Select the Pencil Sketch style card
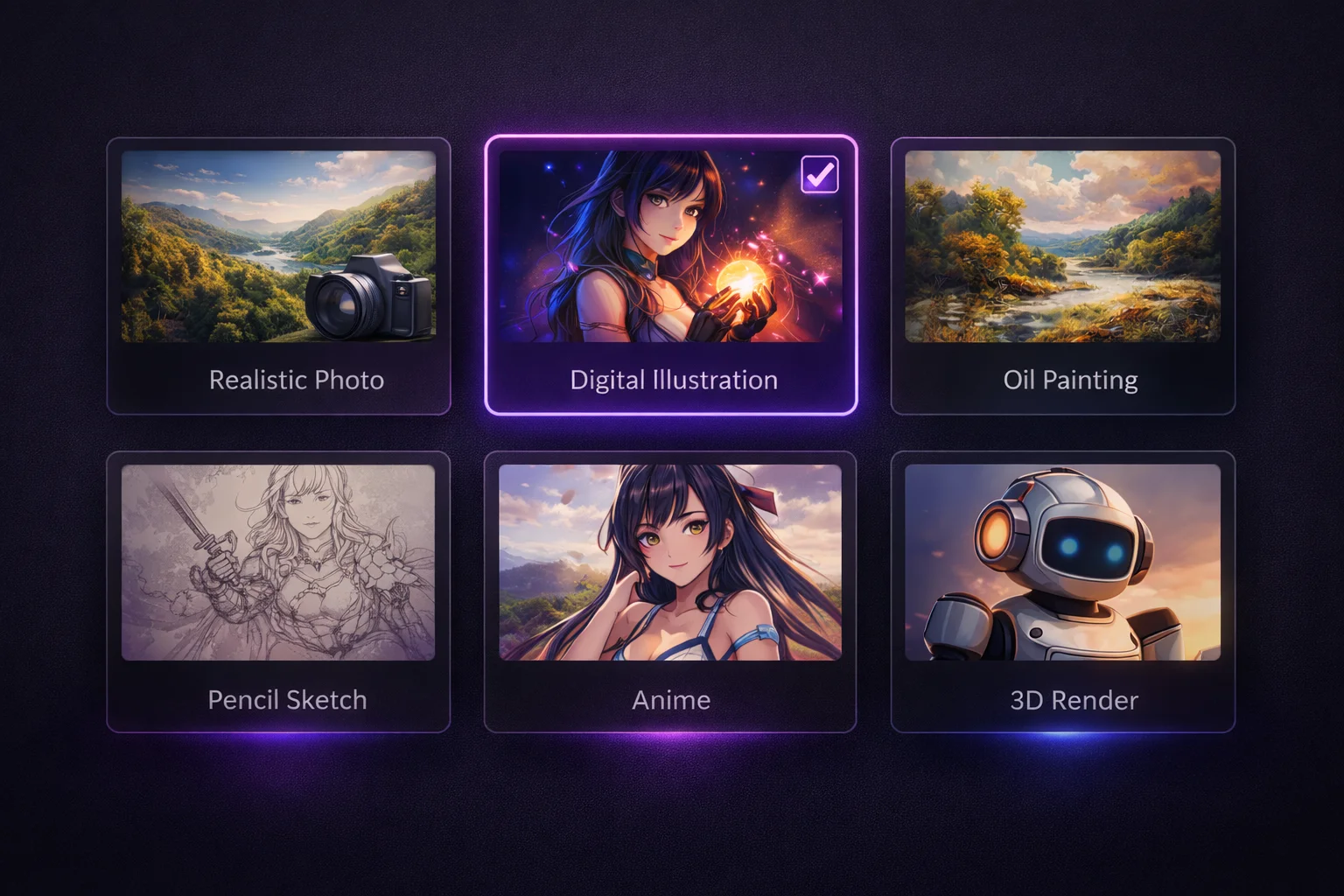Viewport: 1344px width, 896px height. (278, 591)
